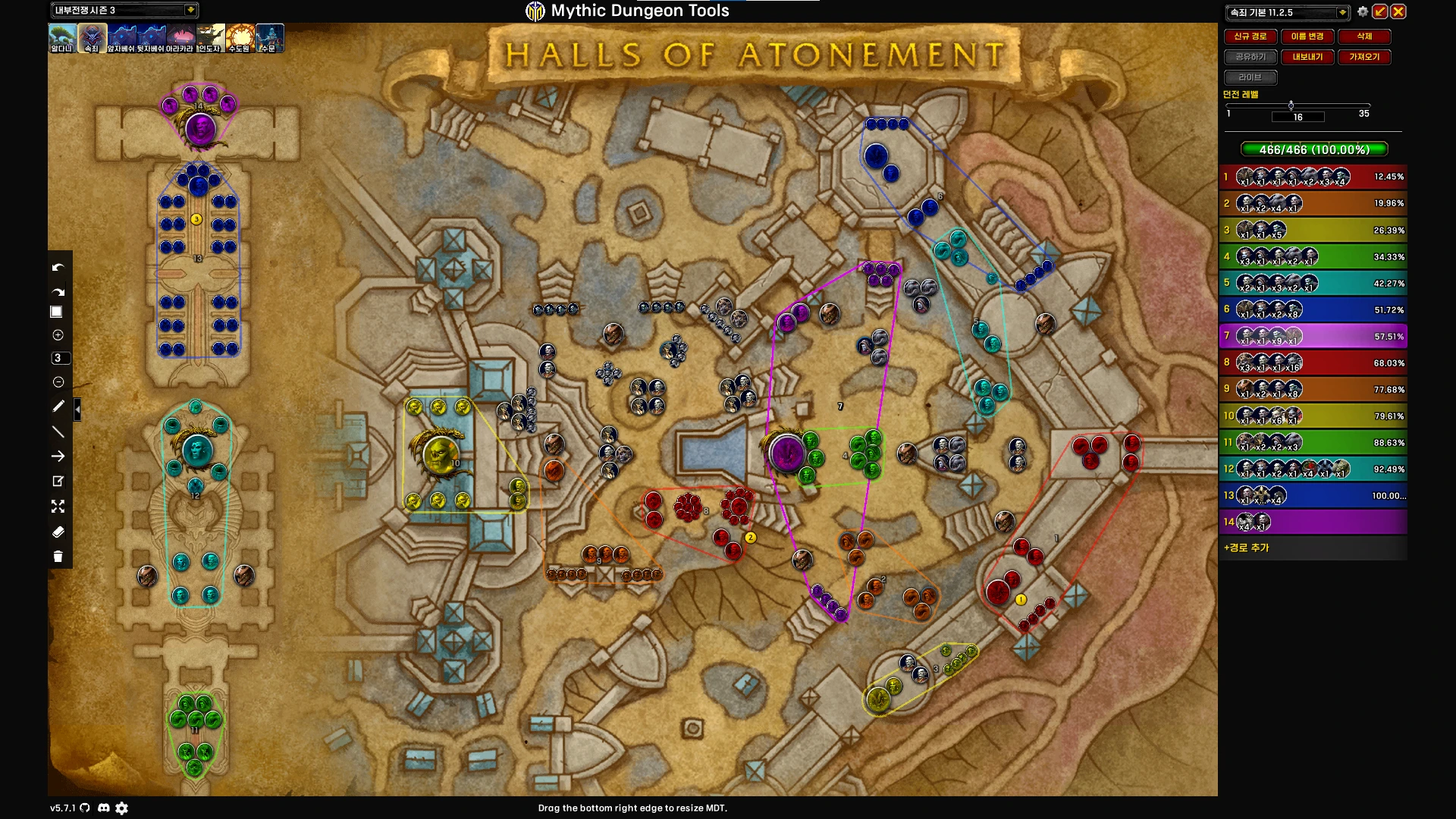Create a new route with 신규 경로
Image resolution: width=1456 pixels, height=819 pixels.
1250,36
